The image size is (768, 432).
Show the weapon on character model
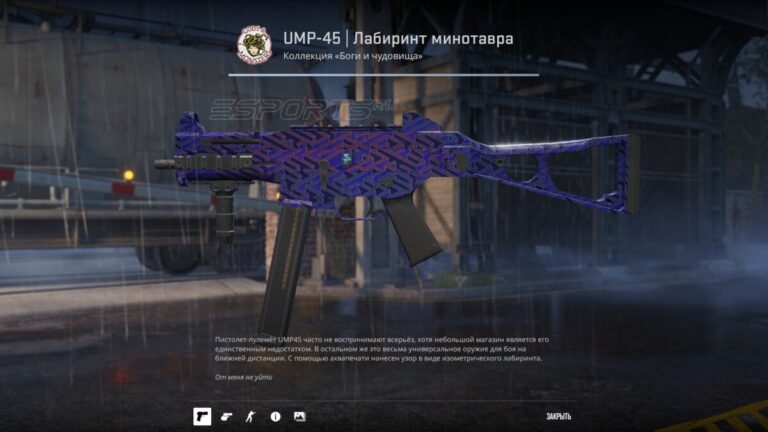coord(251,416)
